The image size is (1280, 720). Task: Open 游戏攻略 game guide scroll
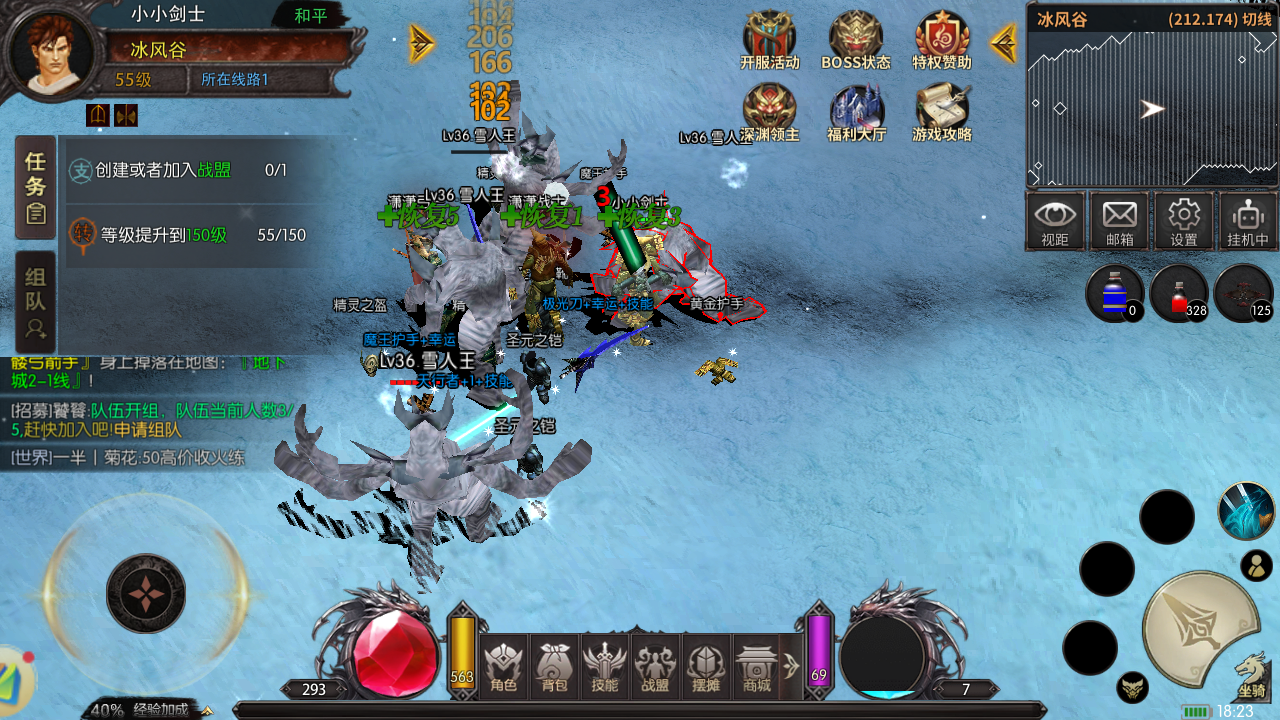pos(942,110)
